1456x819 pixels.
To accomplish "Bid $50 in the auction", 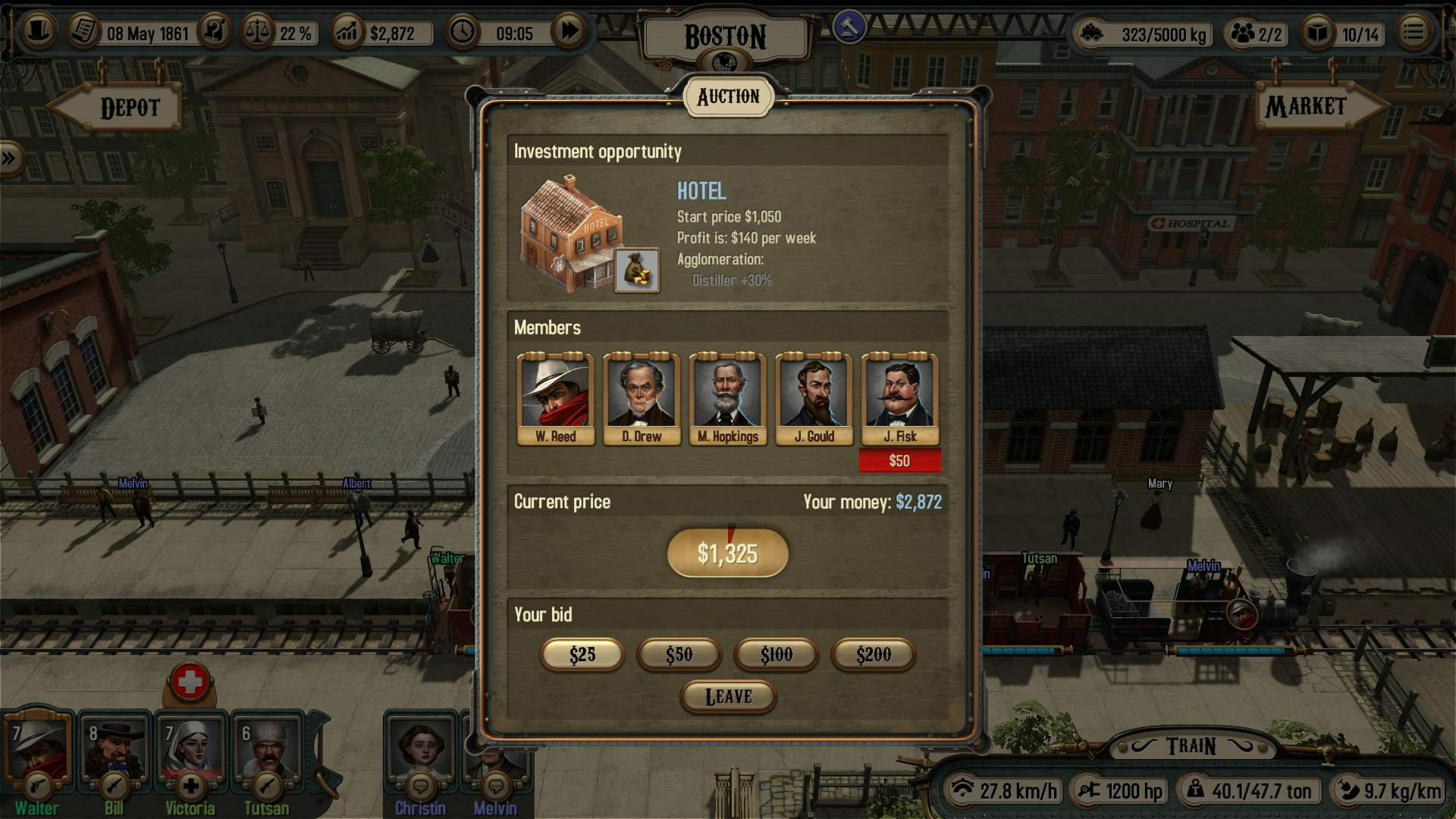I will tap(679, 654).
